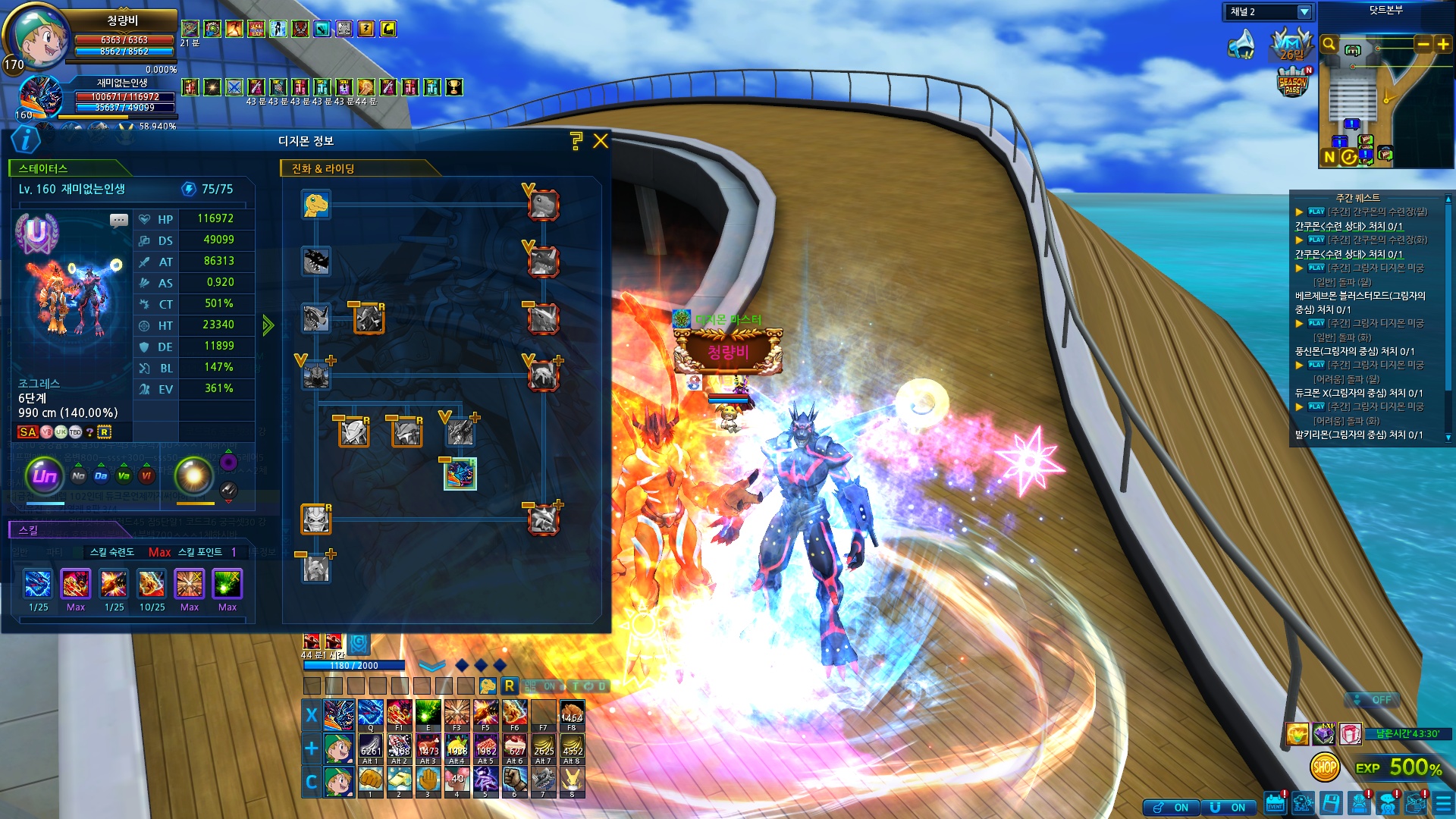Open the channel selection dropdown
The width and height of the screenshot is (1456, 819).
(1304, 12)
